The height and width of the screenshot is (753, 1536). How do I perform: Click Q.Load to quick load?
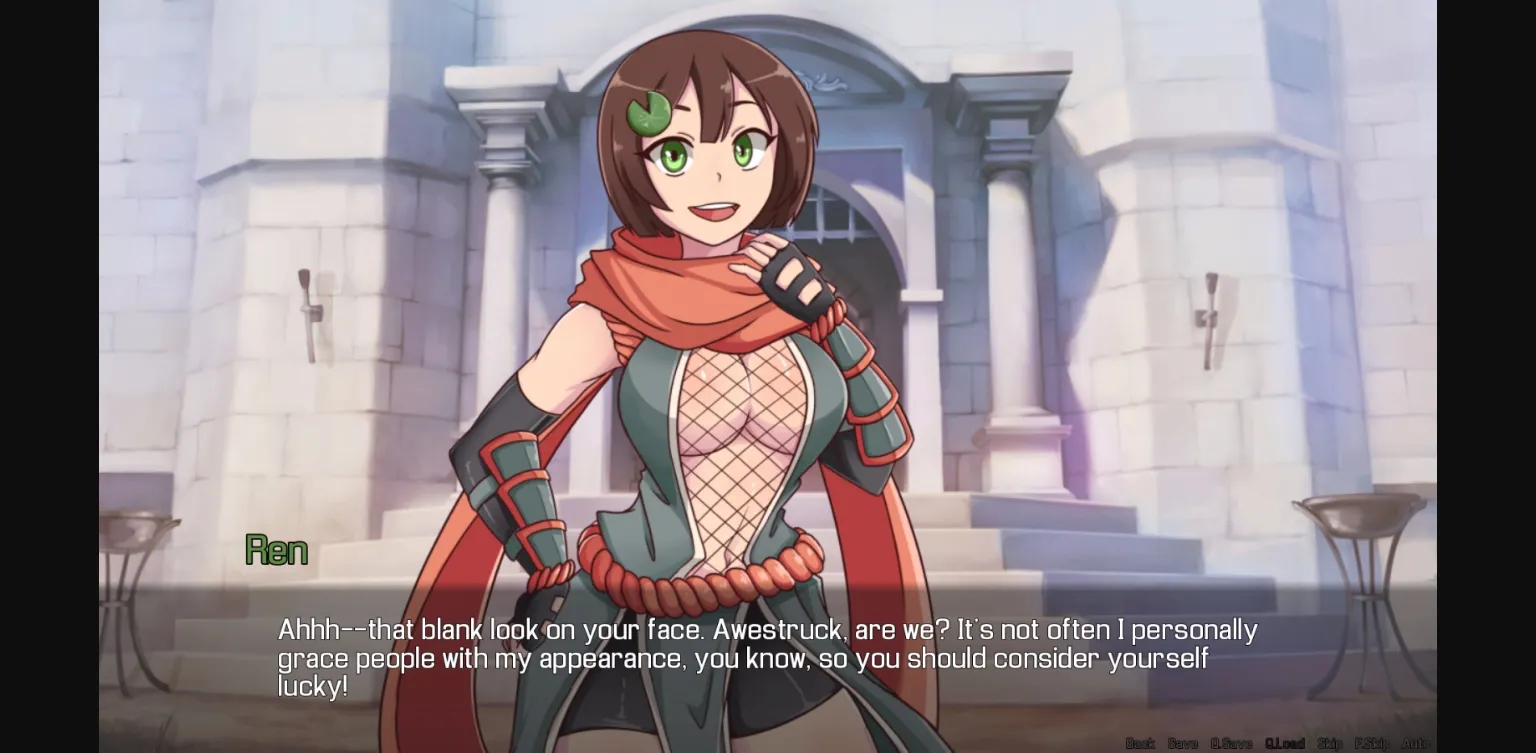click(1285, 743)
